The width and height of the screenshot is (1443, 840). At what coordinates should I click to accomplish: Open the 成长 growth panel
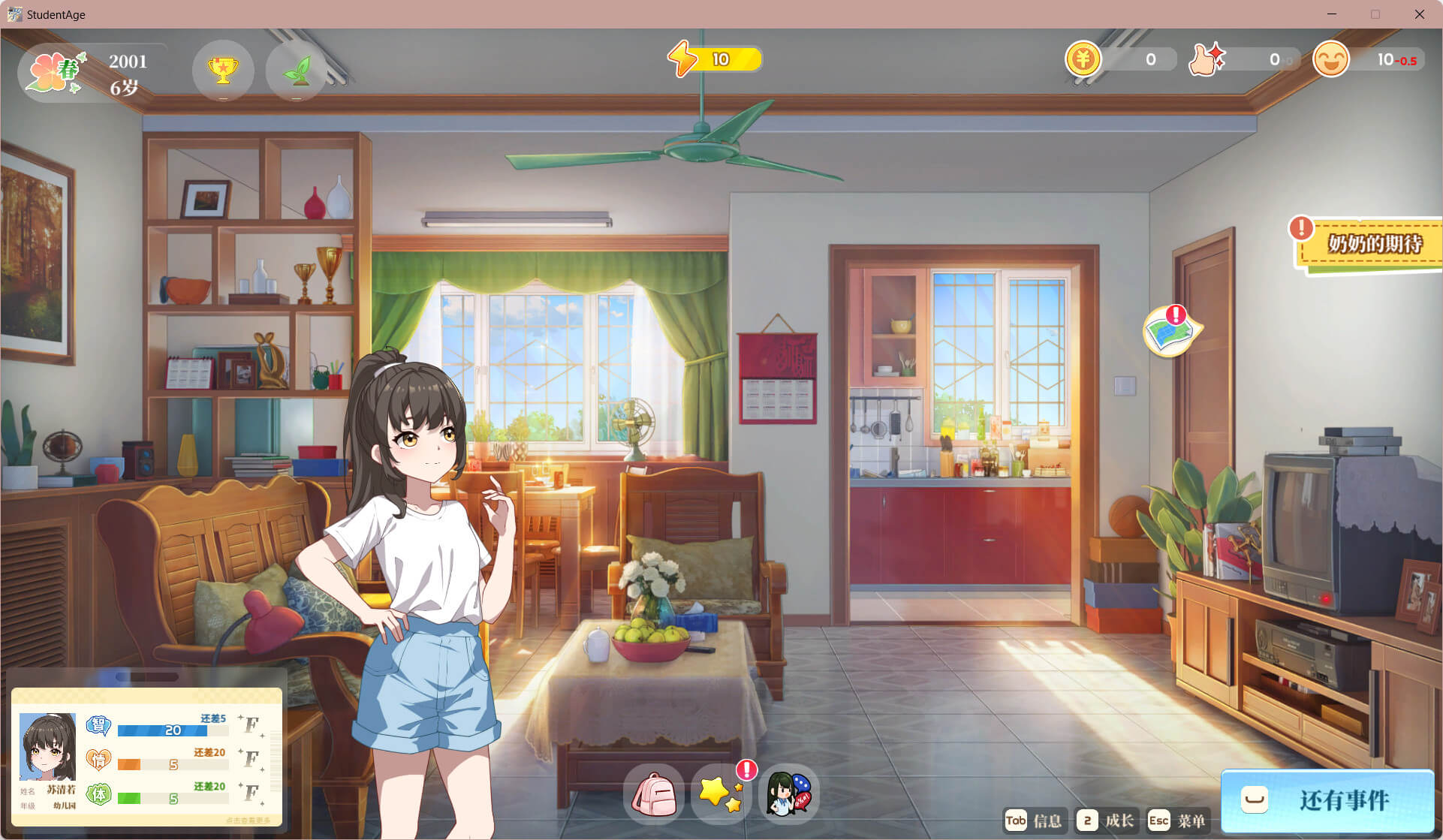tap(1106, 820)
